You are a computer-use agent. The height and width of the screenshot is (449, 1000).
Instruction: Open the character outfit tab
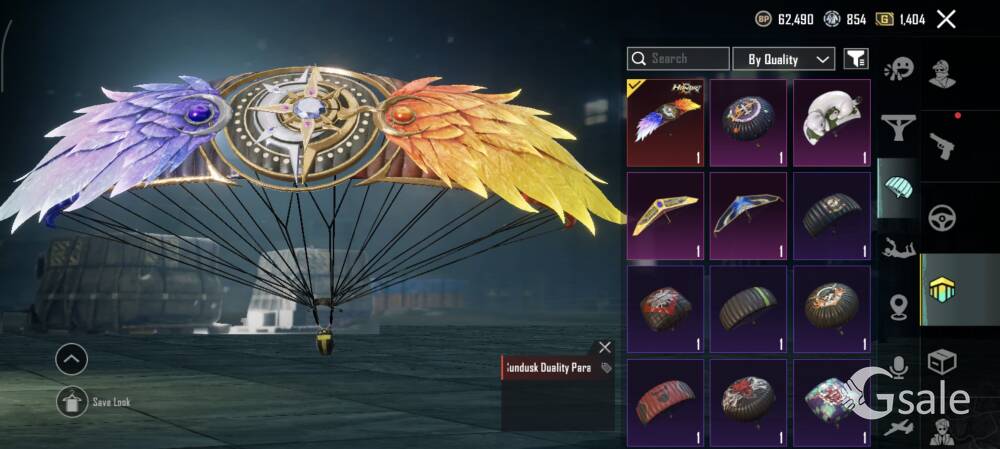[942, 73]
